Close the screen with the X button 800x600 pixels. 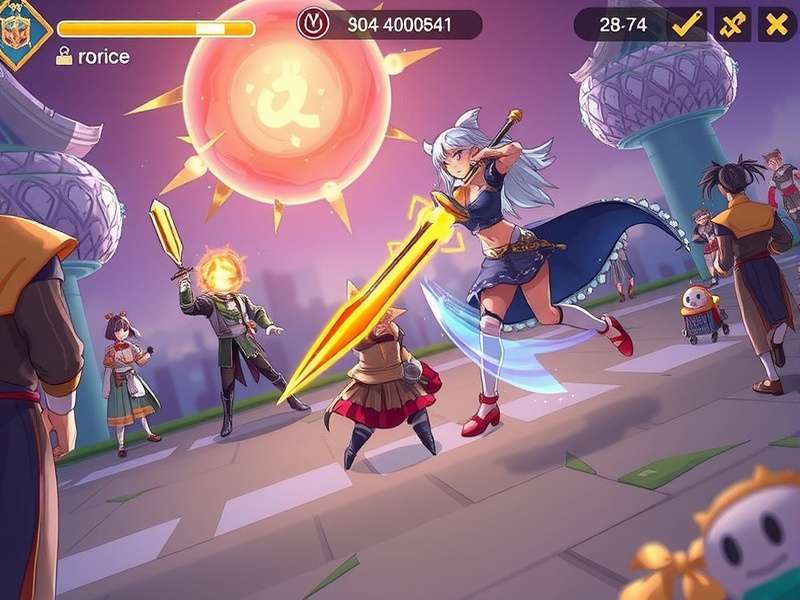coord(777,25)
